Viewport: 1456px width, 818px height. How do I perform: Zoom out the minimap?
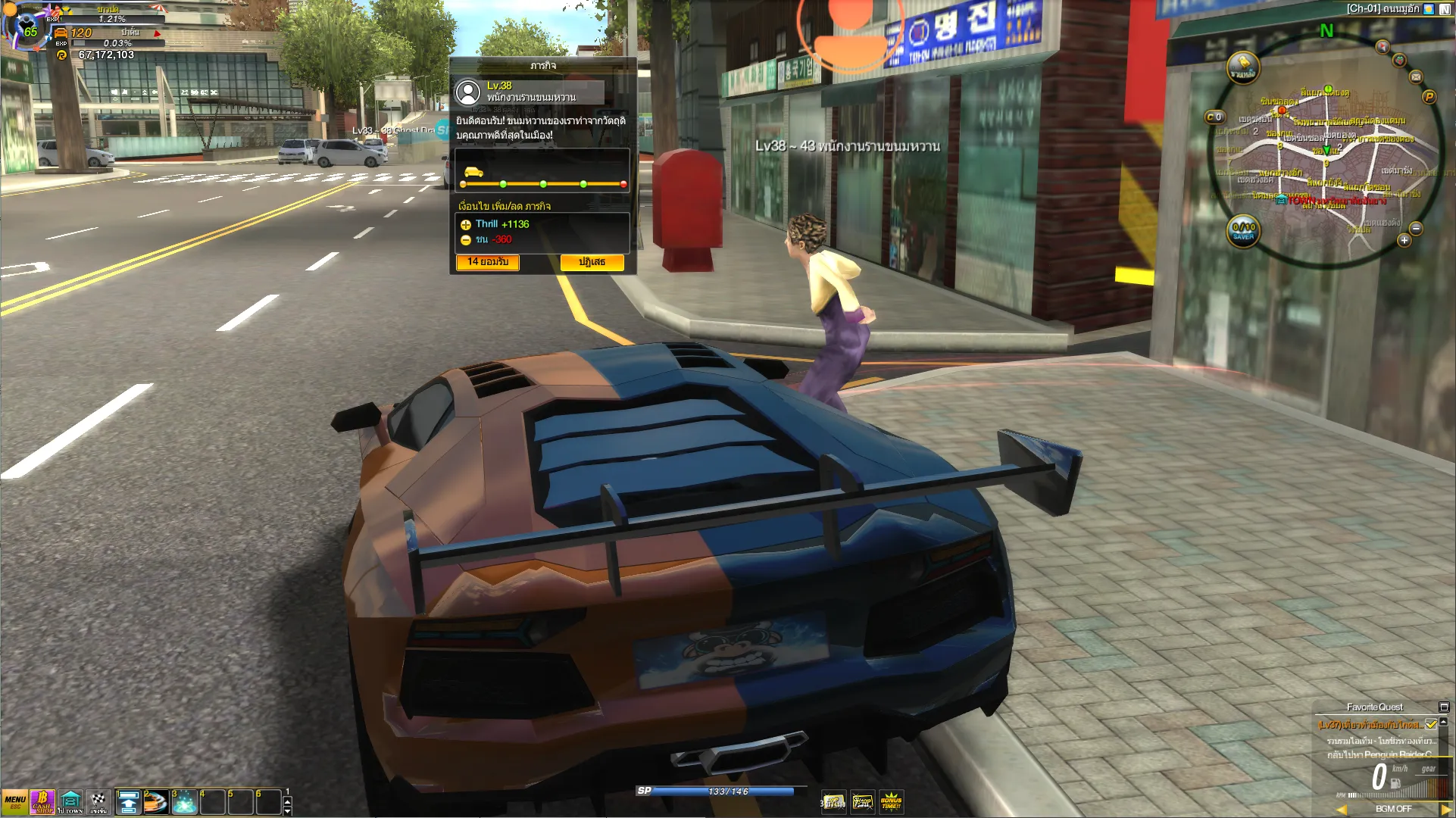(x=1416, y=228)
